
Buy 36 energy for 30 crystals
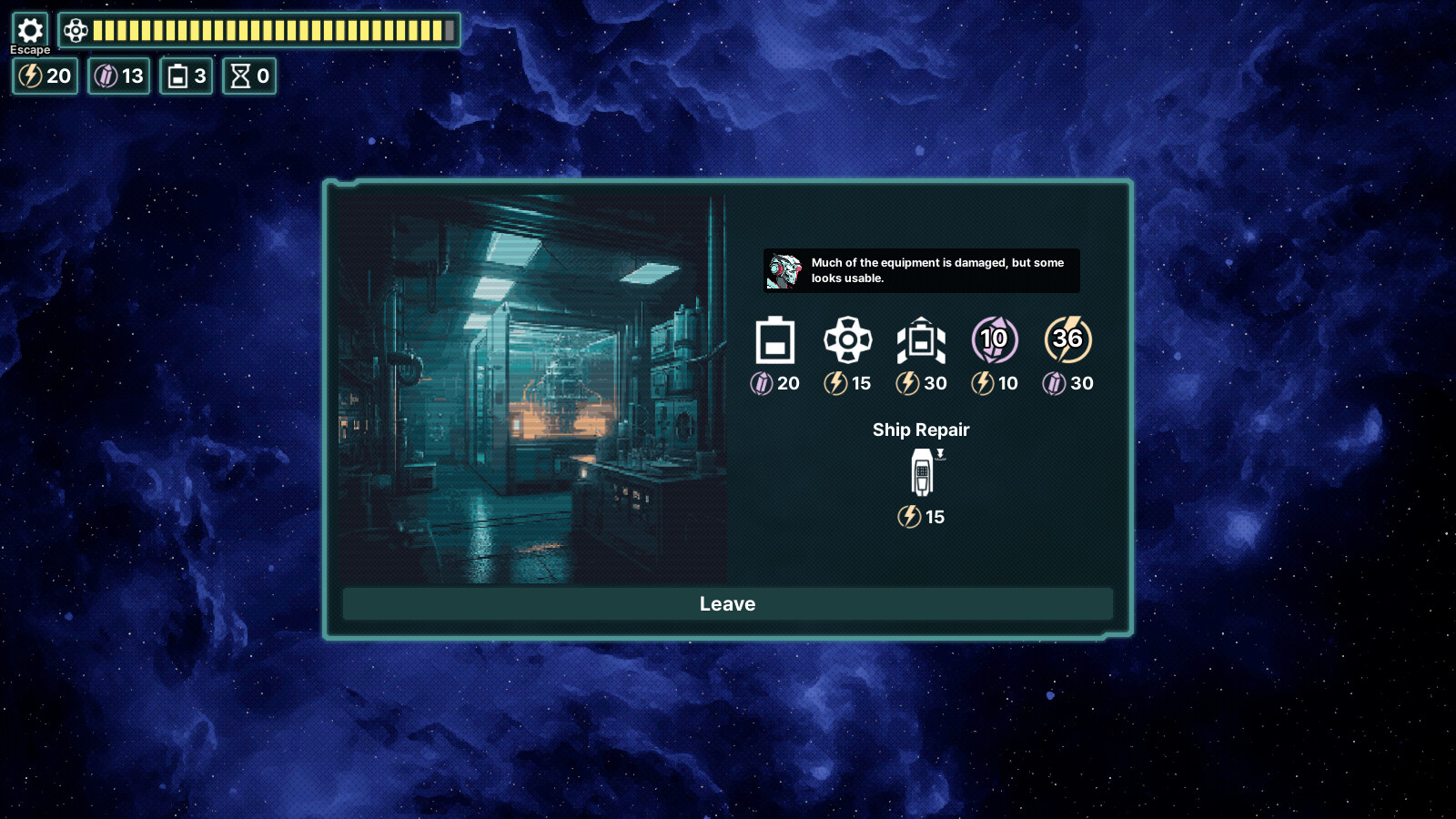point(1067,341)
